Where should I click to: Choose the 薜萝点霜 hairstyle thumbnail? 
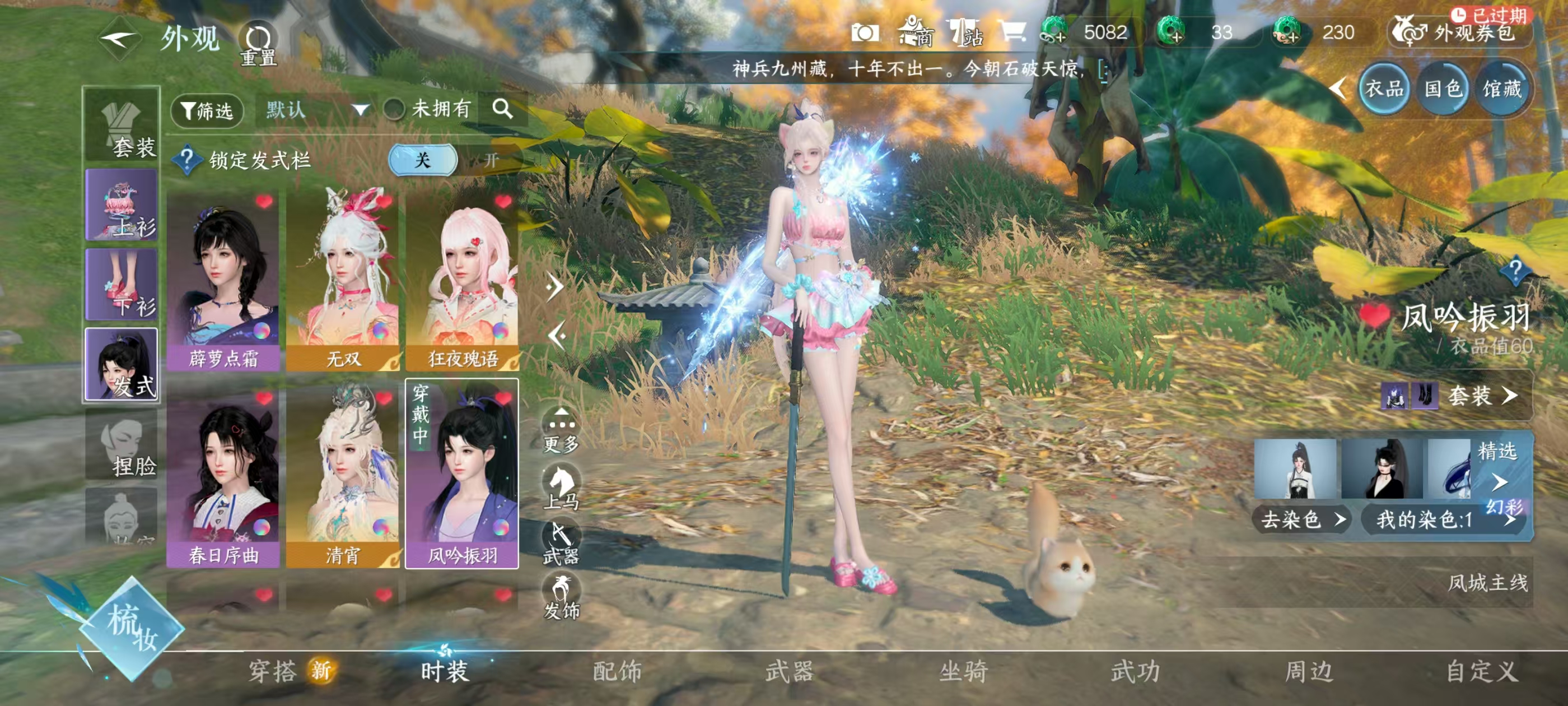click(x=223, y=280)
